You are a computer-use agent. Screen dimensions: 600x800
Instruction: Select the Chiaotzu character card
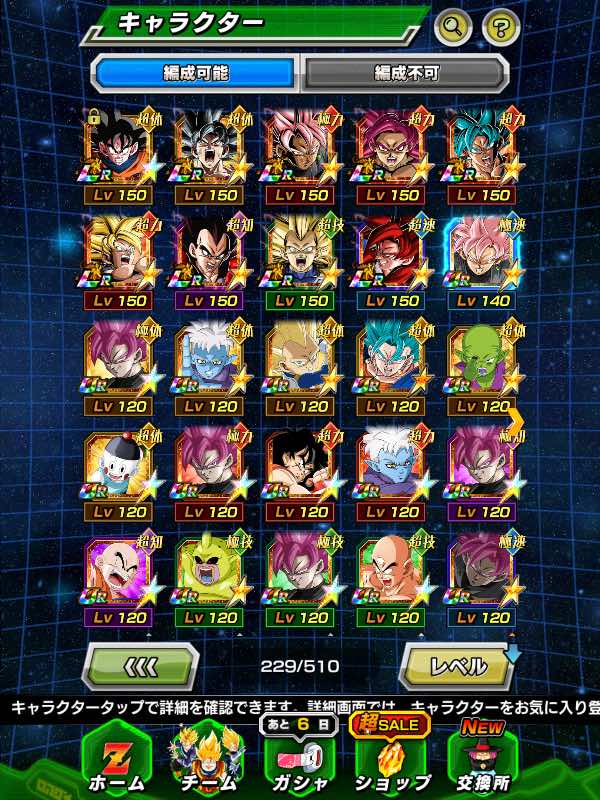(x=118, y=468)
